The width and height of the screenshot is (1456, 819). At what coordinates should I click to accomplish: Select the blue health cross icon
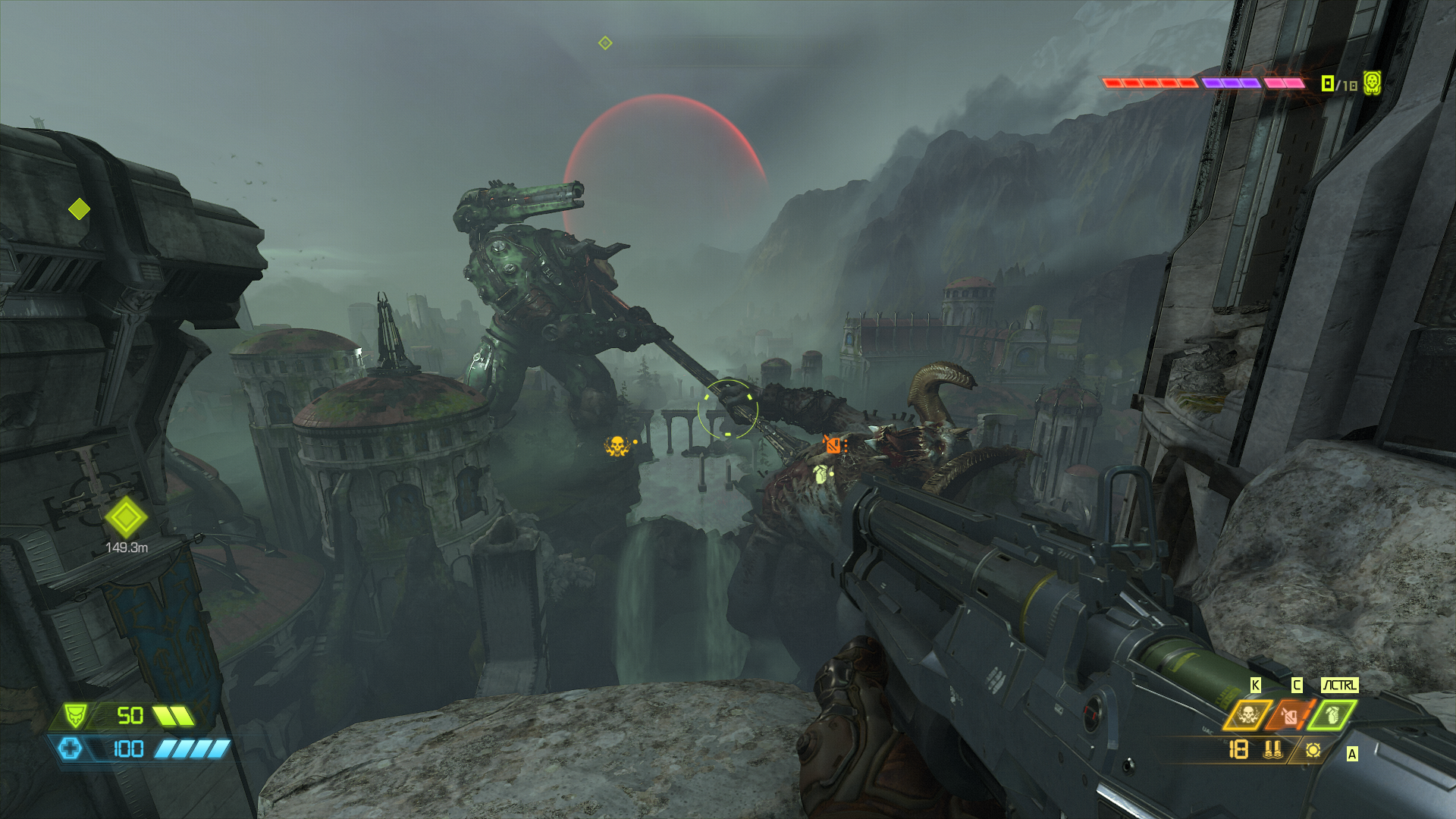[71, 749]
